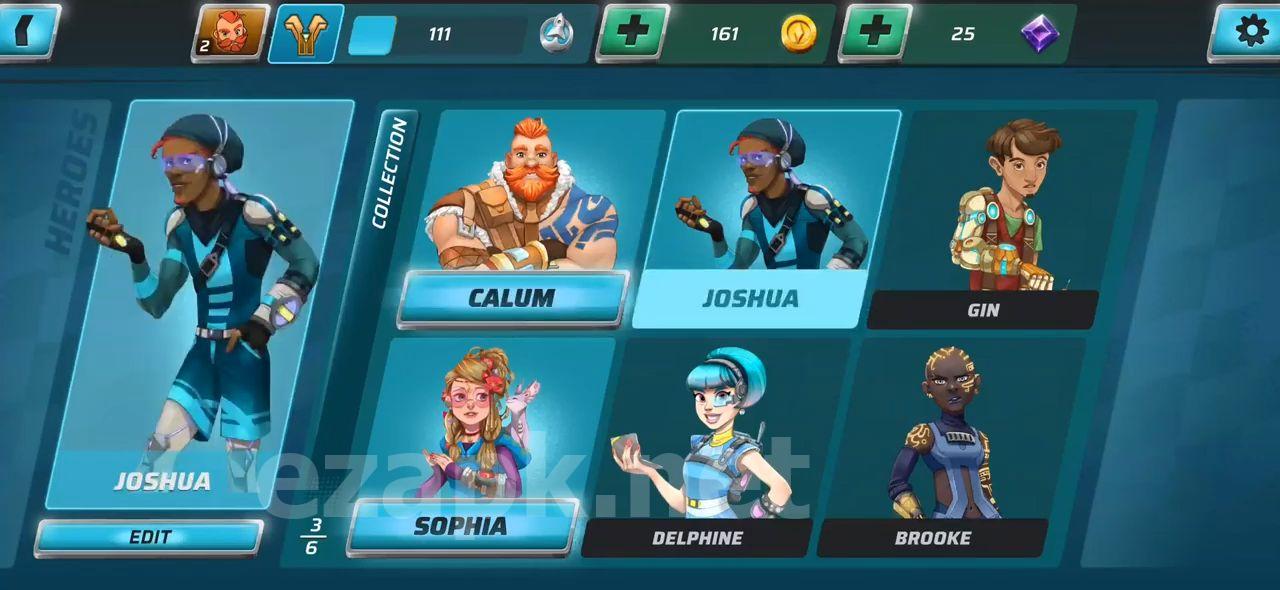Add more gold coins with plus button
The height and width of the screenshot is (590, 1280).
pyautogui.click(x=631, y=33)
